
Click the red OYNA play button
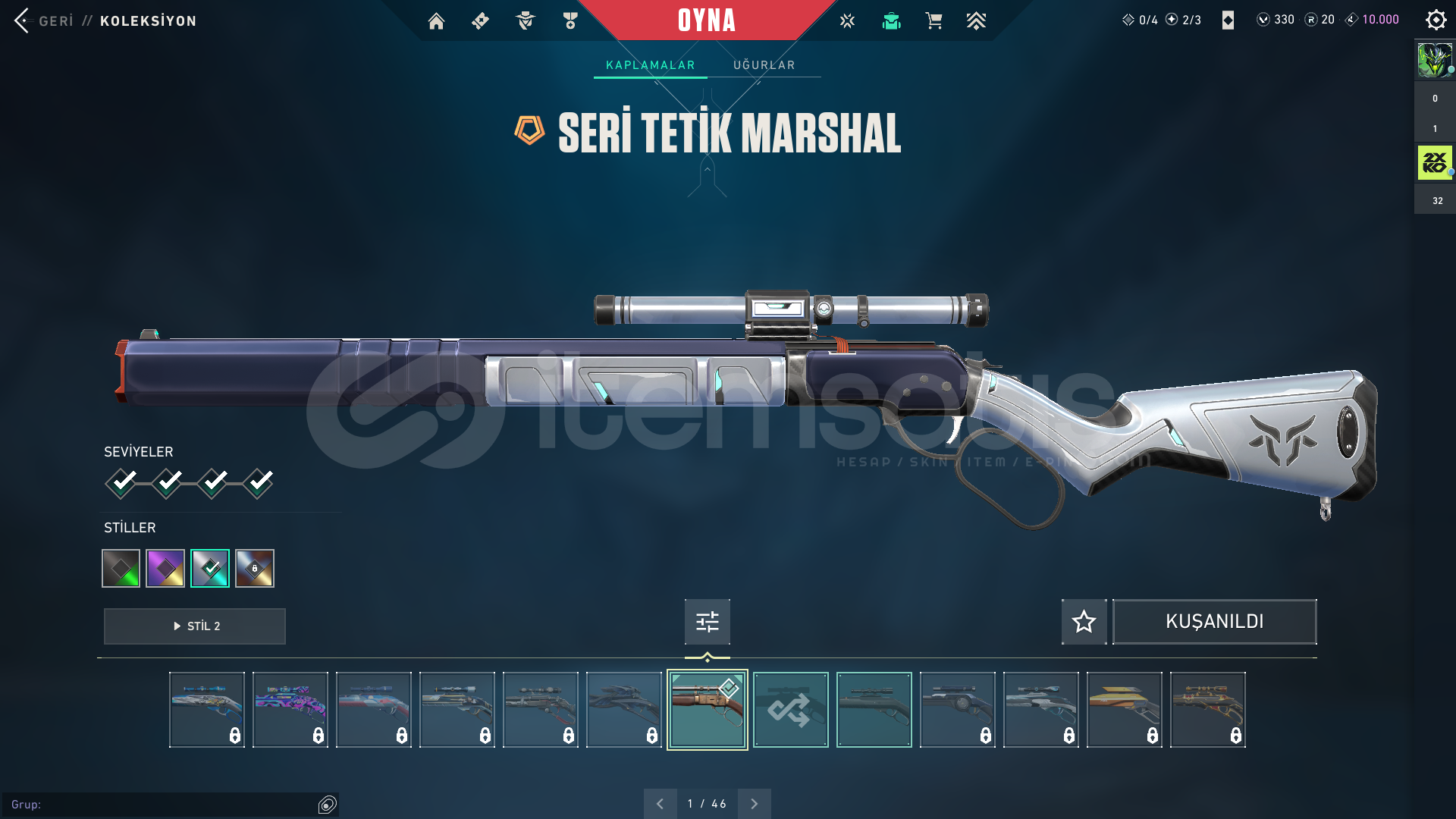point(706,20)
